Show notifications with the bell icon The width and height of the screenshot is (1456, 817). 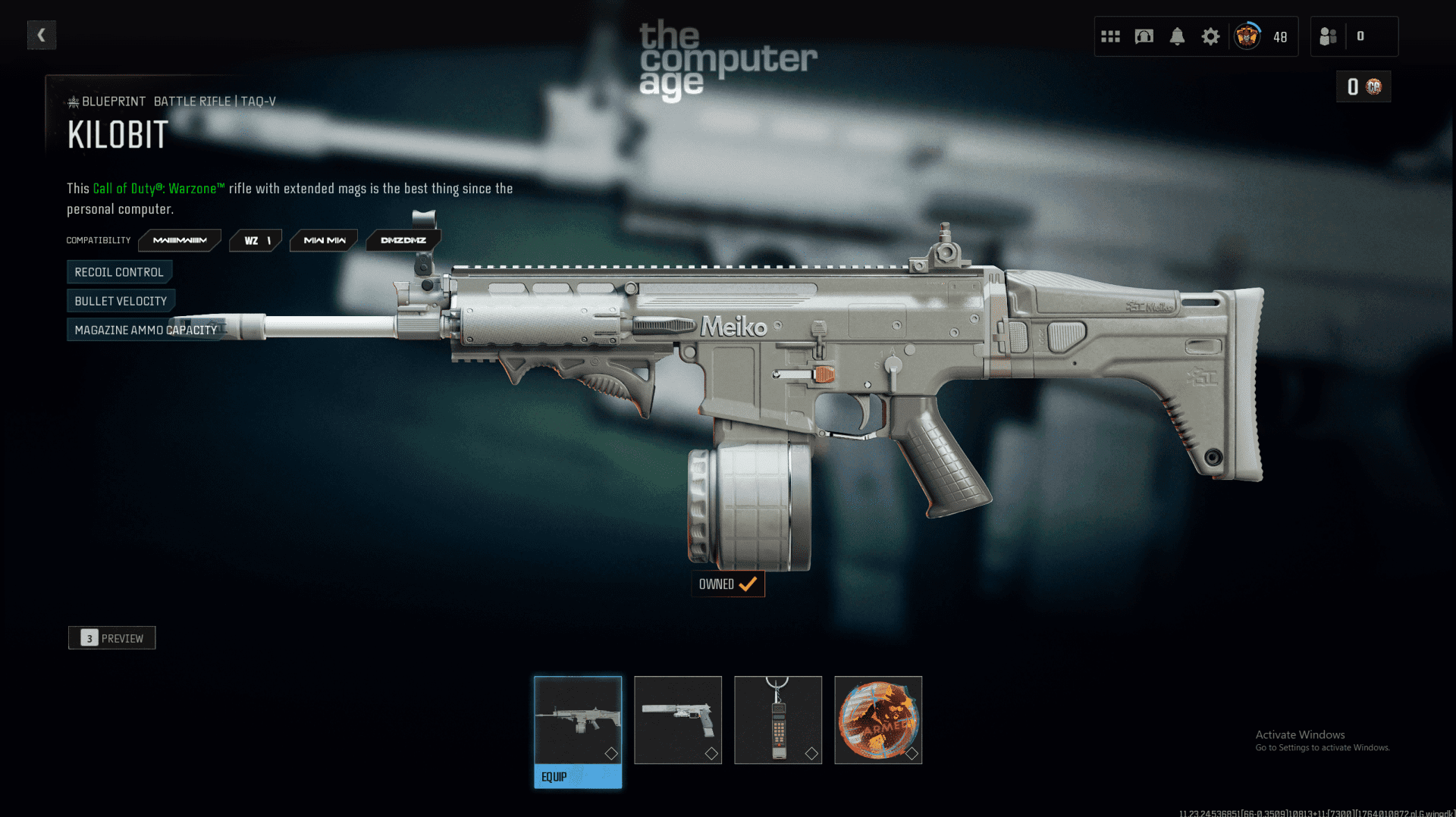pyautogui.click(x=1177, y=36)
